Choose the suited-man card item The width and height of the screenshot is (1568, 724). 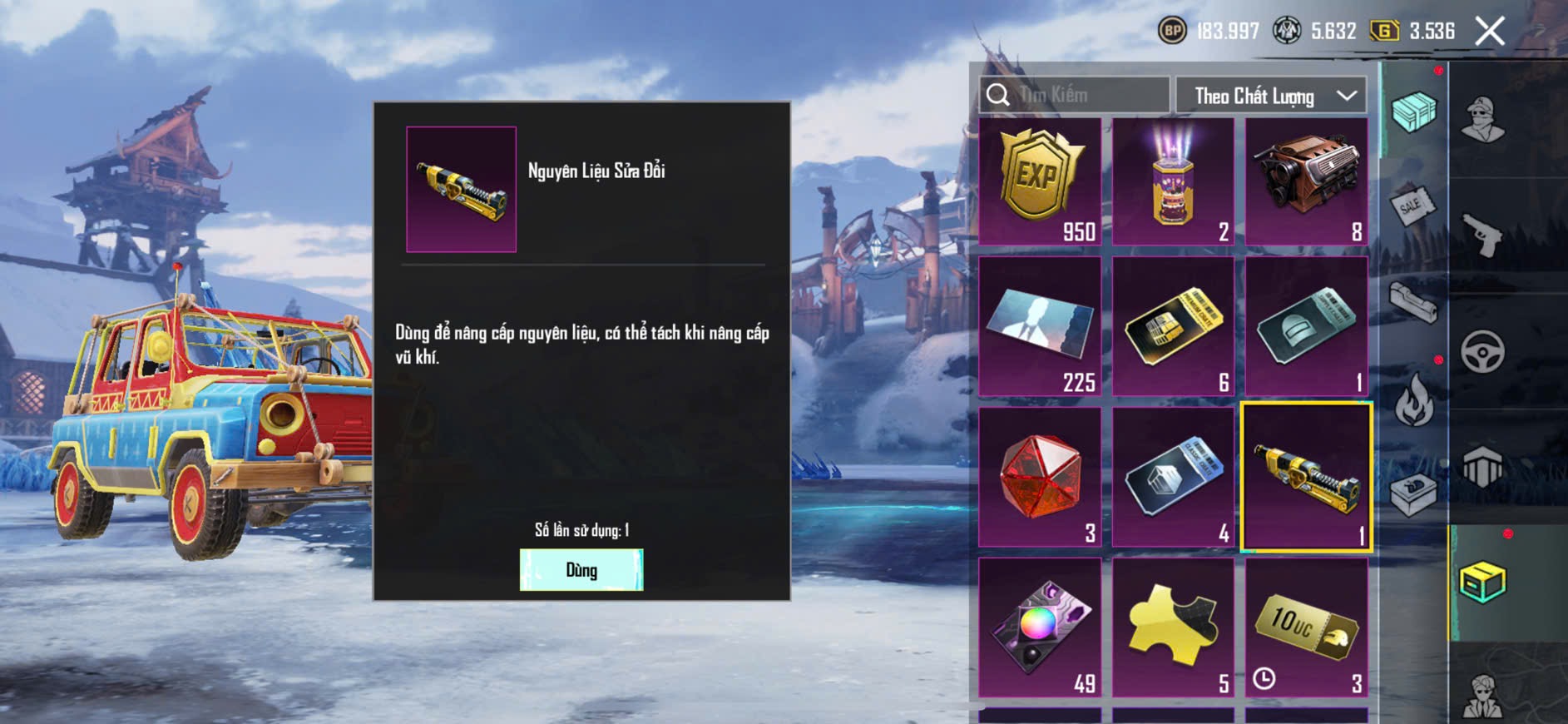(x=1040, y=326)
